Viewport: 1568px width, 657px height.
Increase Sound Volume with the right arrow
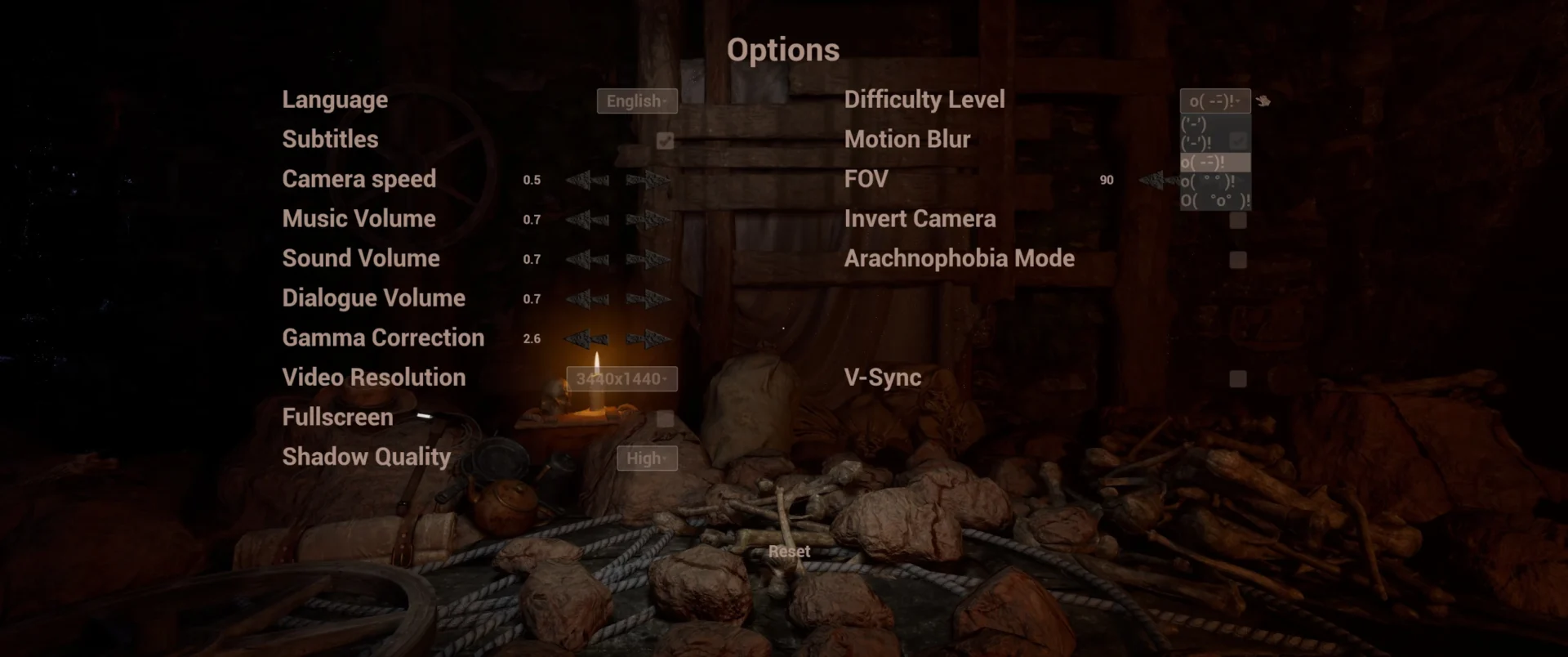(x=648, y=259)
